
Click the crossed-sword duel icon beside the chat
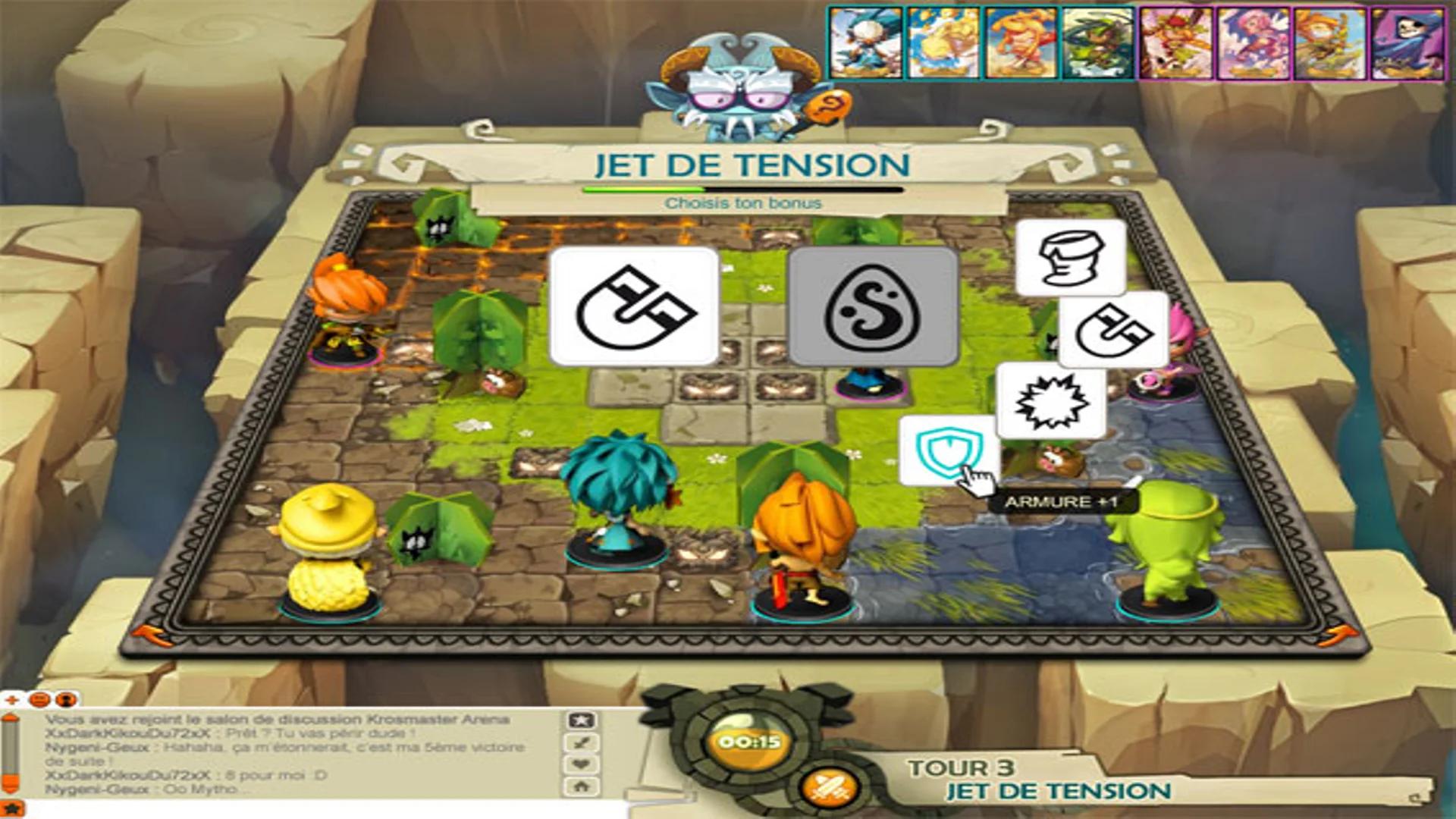click(x=580, y=741)
